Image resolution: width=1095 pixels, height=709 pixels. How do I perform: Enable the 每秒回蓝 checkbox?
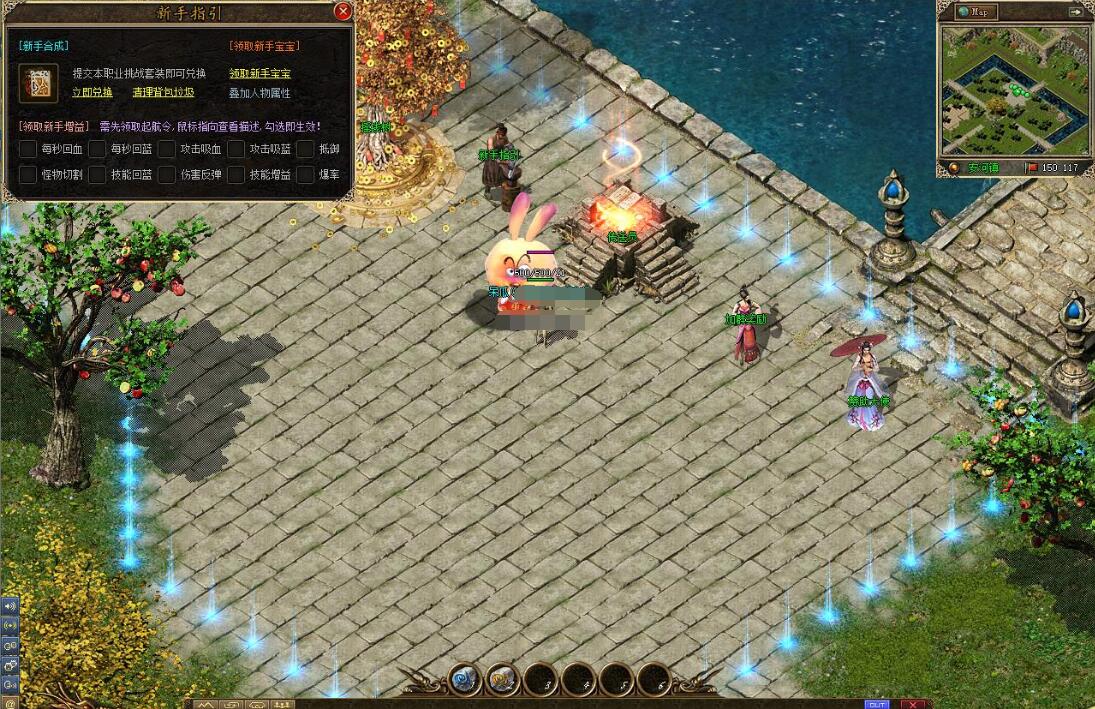[97, 149]
